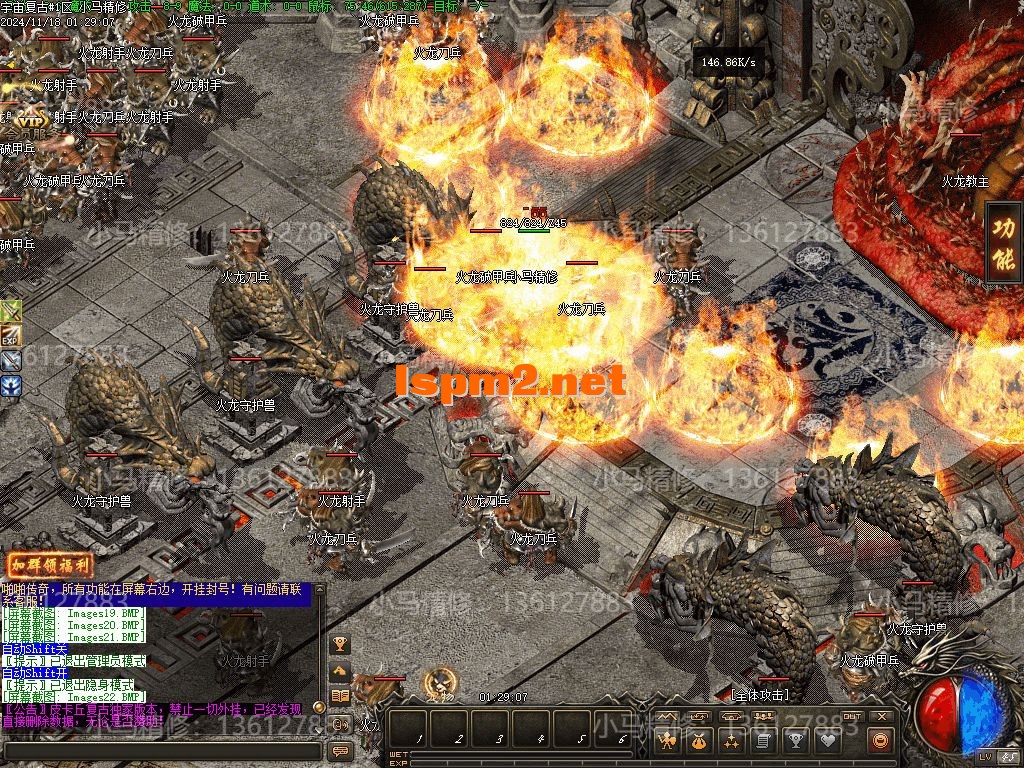The height and width of the screenshot is (768, 1024).
Task: Click the X exit button
Action: click(881, 716)
